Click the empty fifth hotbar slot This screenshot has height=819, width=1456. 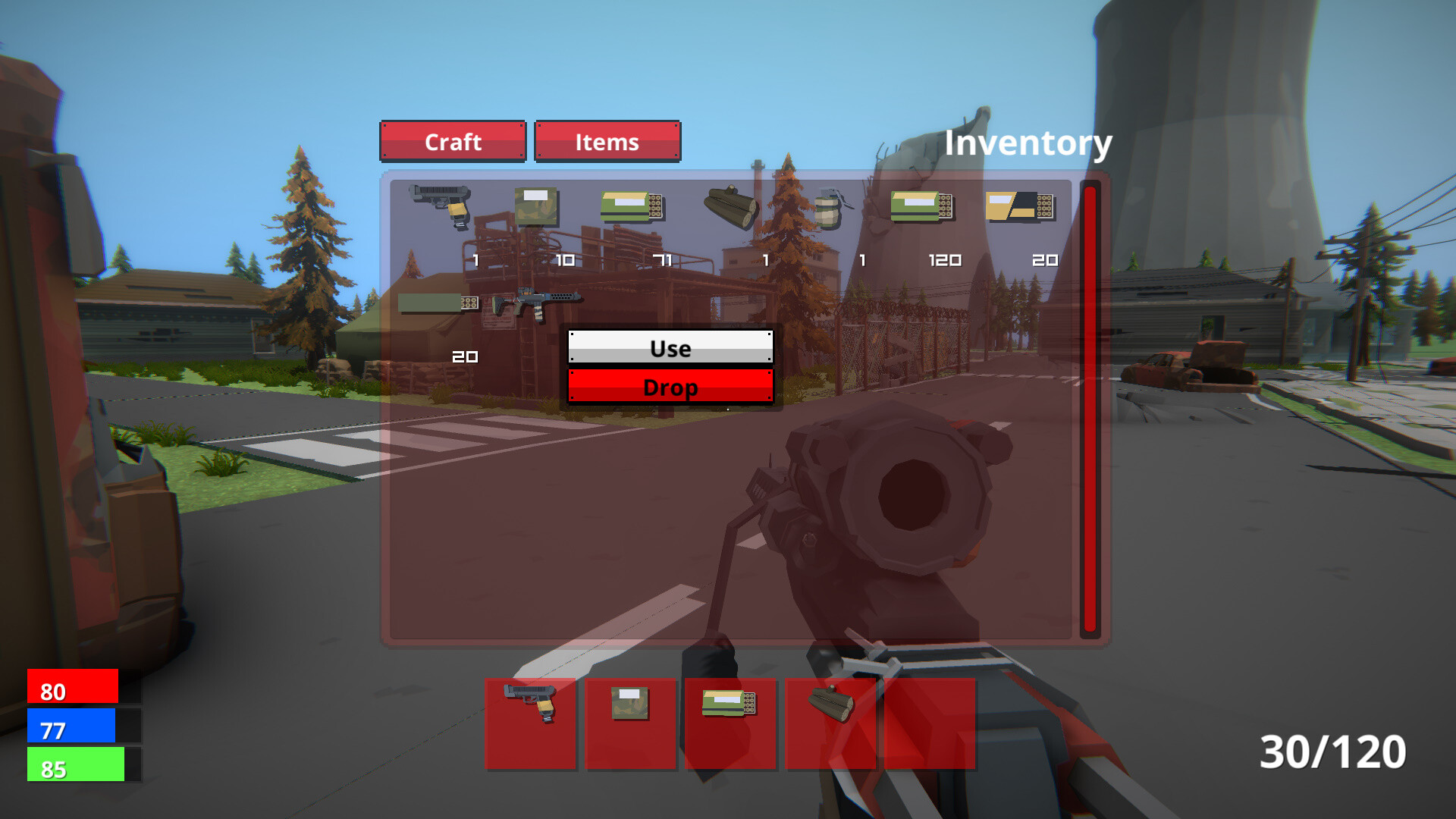pos(930,723)
